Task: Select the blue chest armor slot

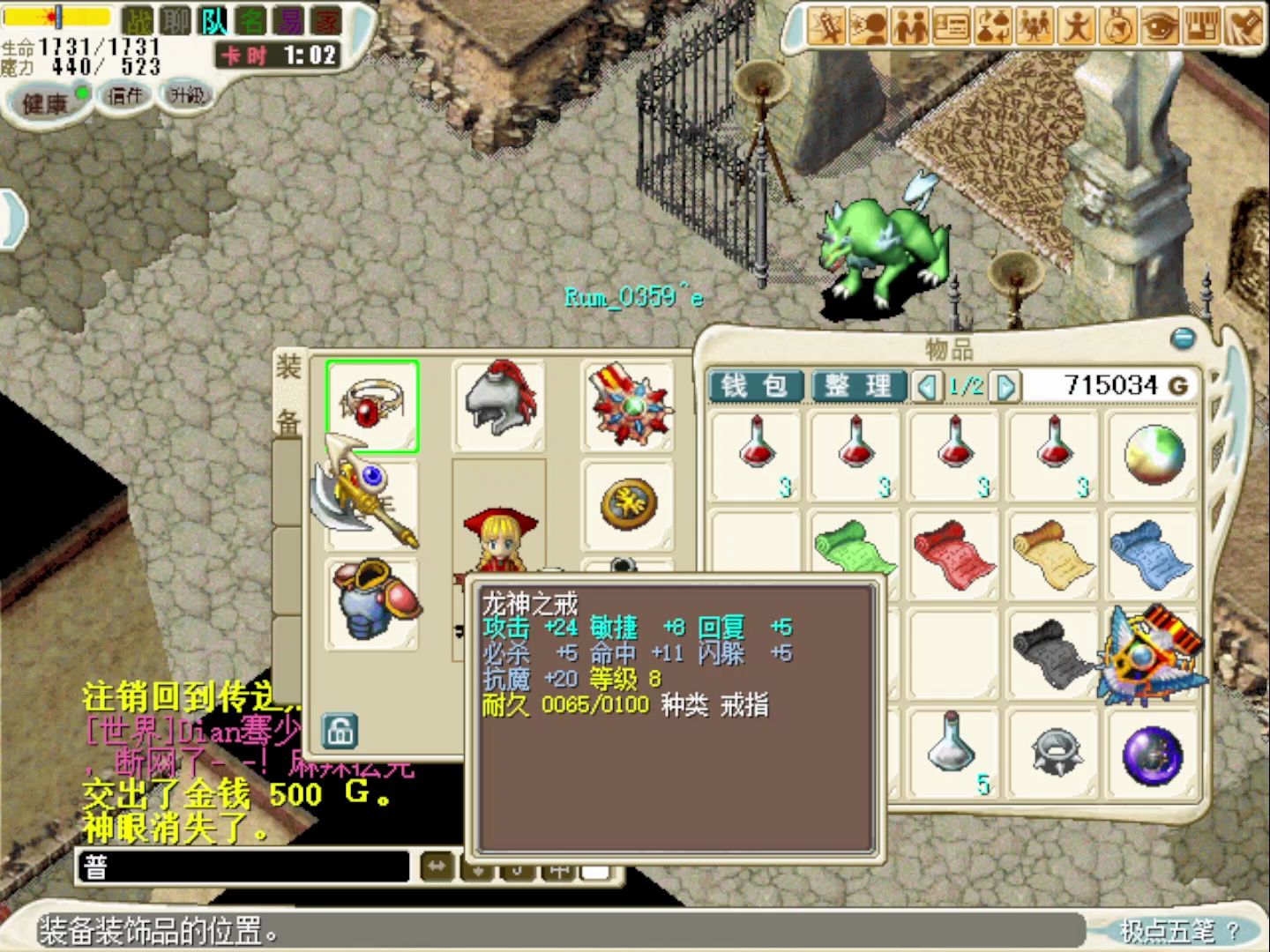Action: pyautogui.click(x=372, y=601)
